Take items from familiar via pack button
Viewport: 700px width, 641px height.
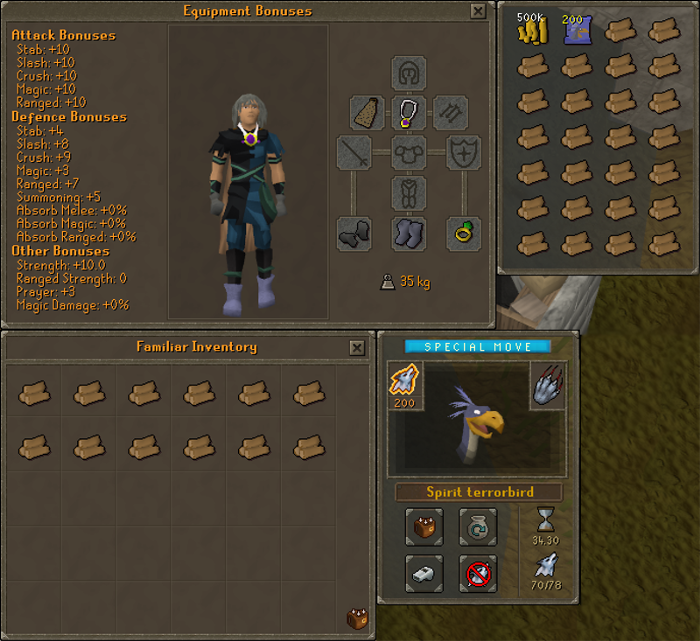[x=424, y=526]
